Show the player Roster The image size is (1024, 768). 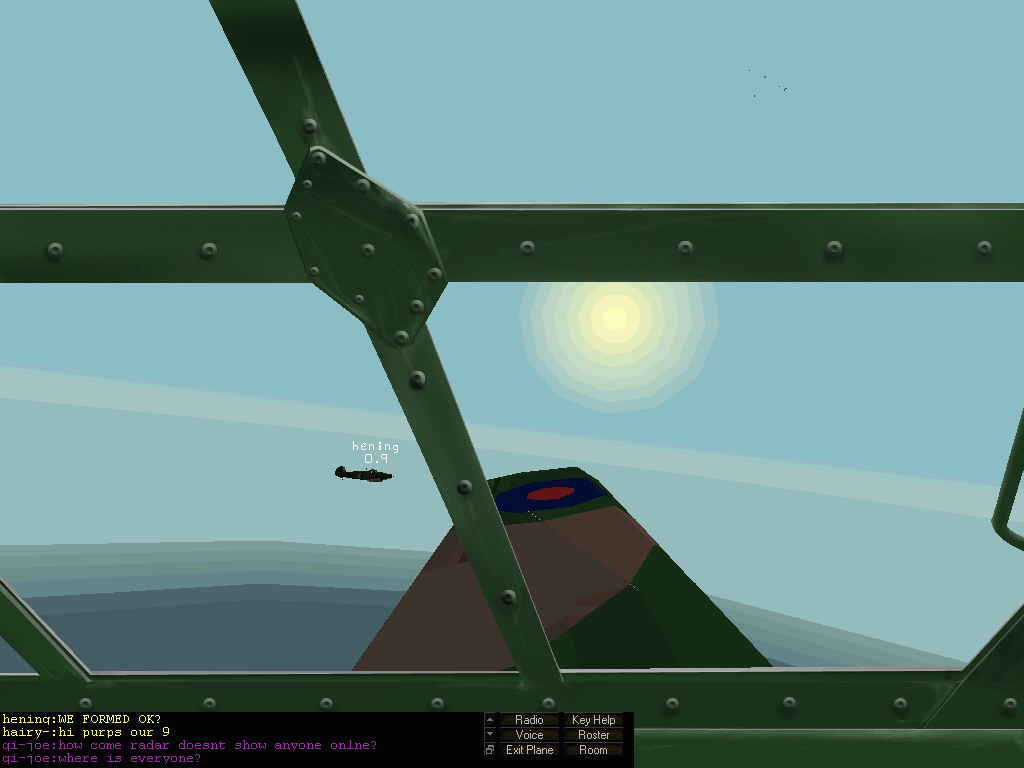pos(593,735)
